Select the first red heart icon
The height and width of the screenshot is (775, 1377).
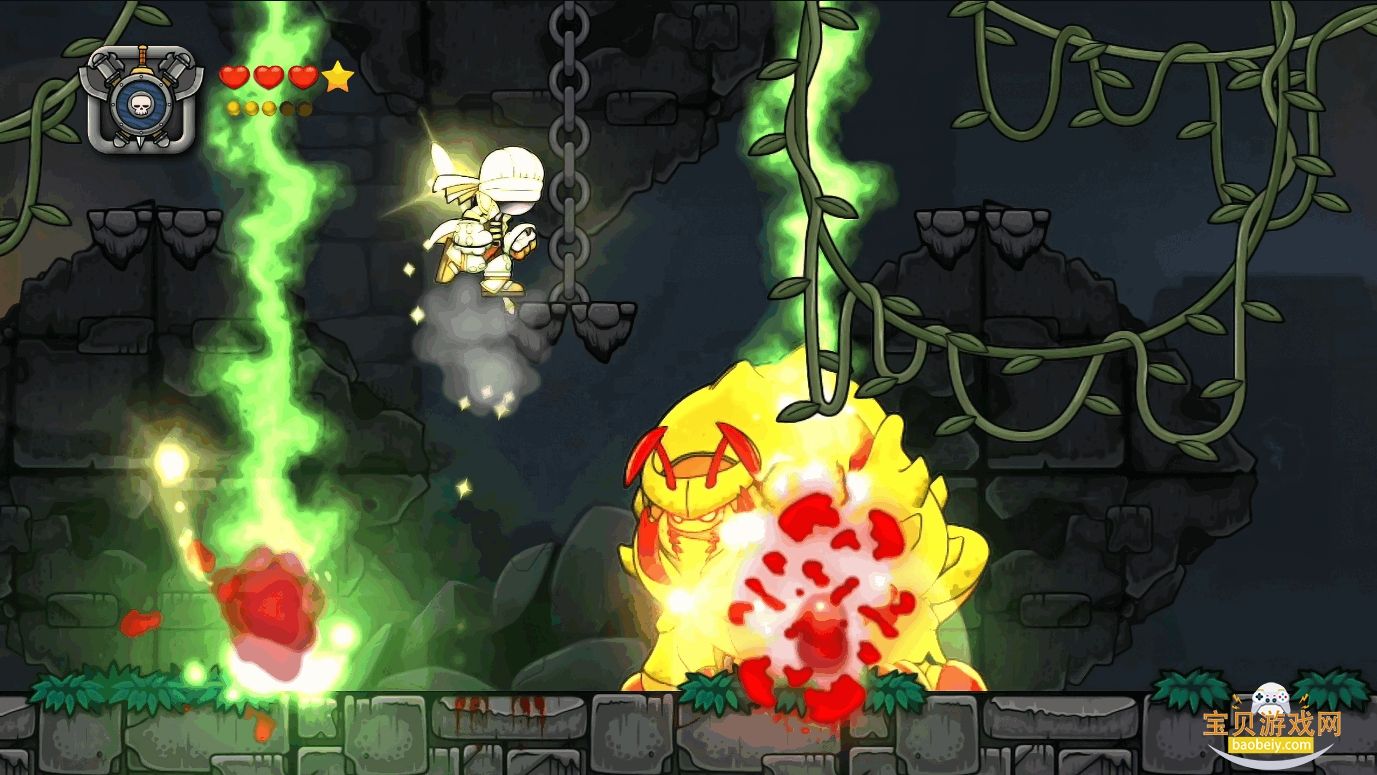tap(233, 77)
